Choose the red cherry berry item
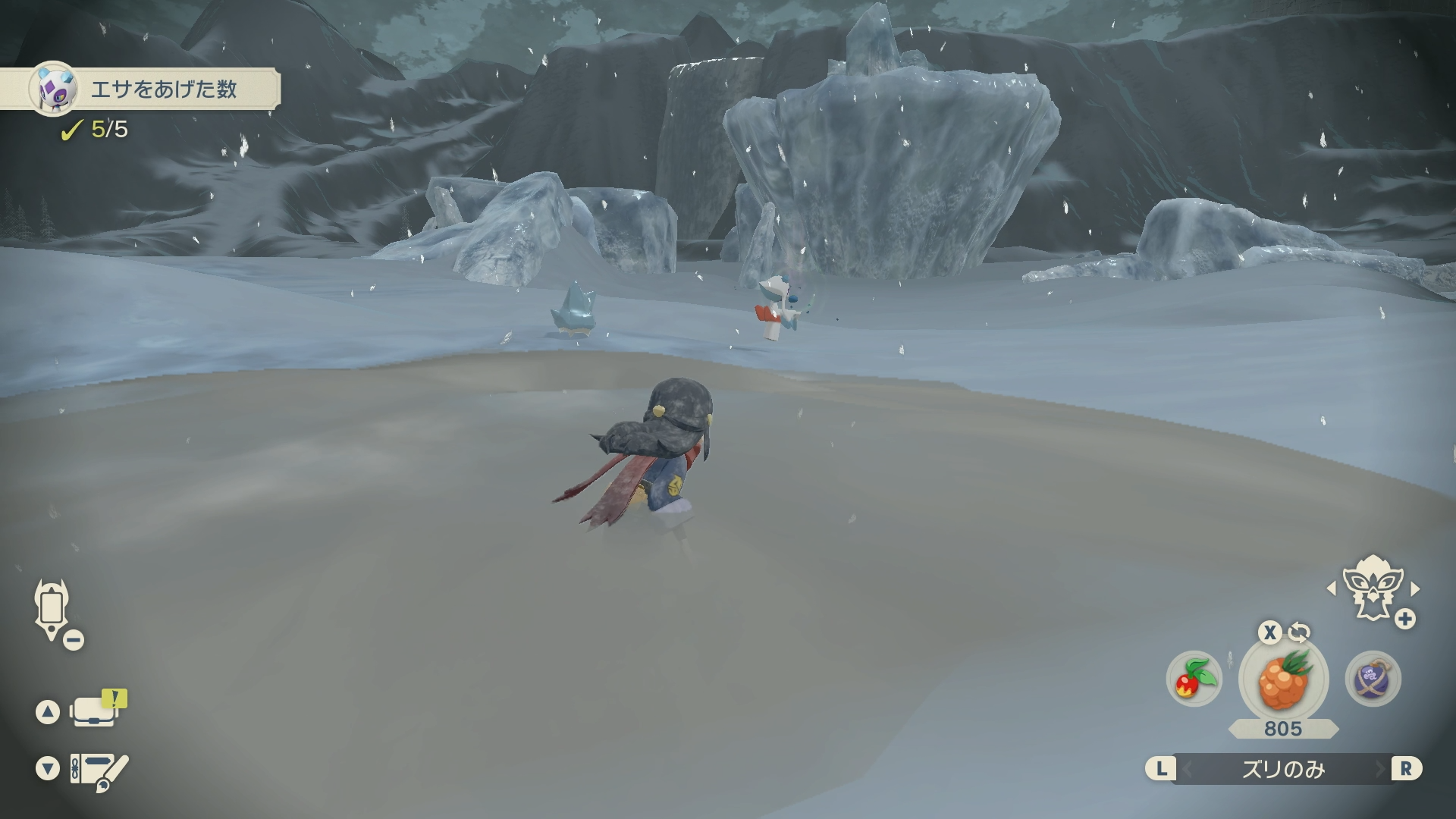1456x819 pixels. 1194,678
